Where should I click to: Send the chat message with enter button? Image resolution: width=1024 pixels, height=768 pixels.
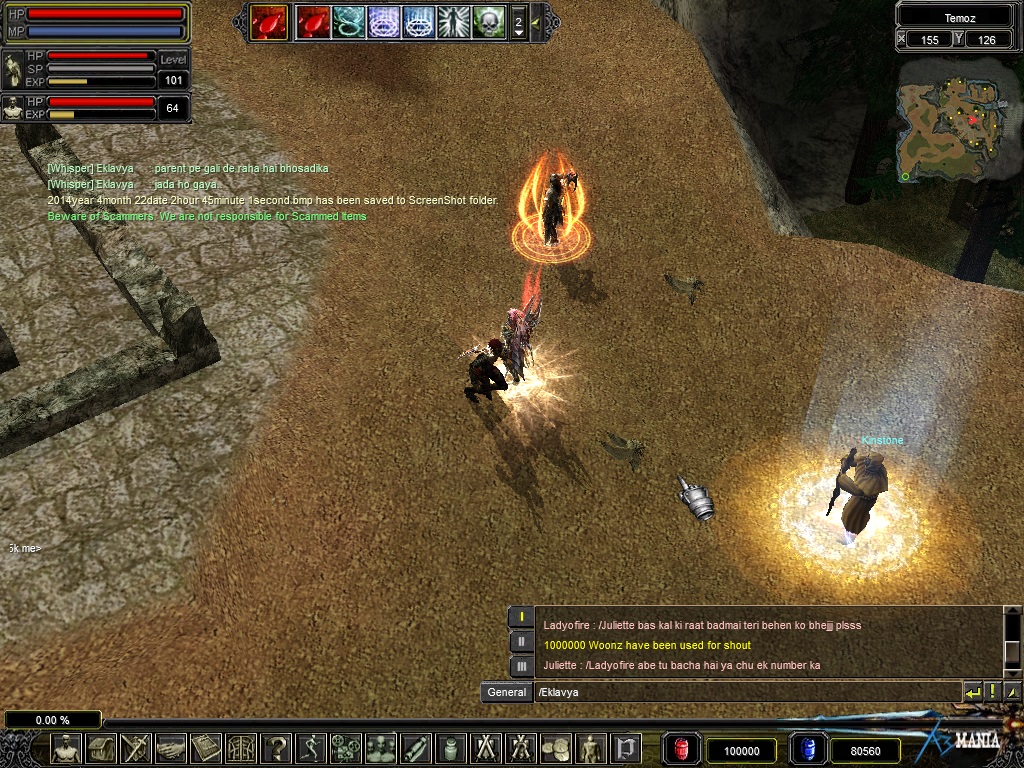972,692
